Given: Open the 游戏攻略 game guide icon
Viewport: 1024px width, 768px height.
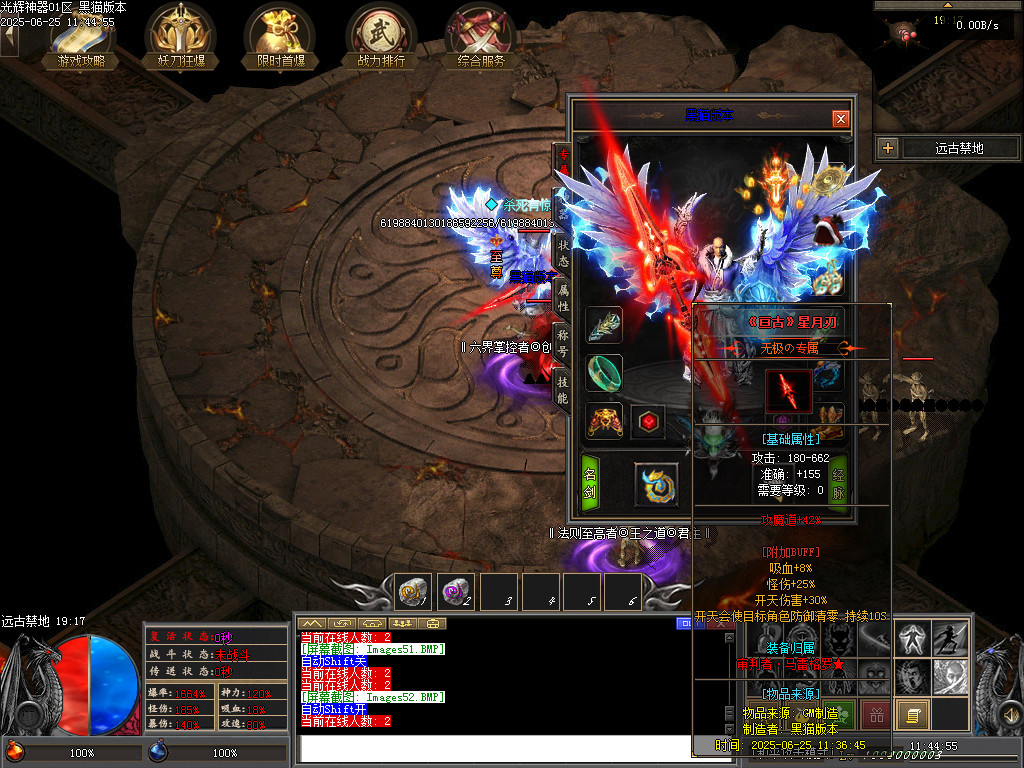Looking at the screenshot, I should pos(81,36).
